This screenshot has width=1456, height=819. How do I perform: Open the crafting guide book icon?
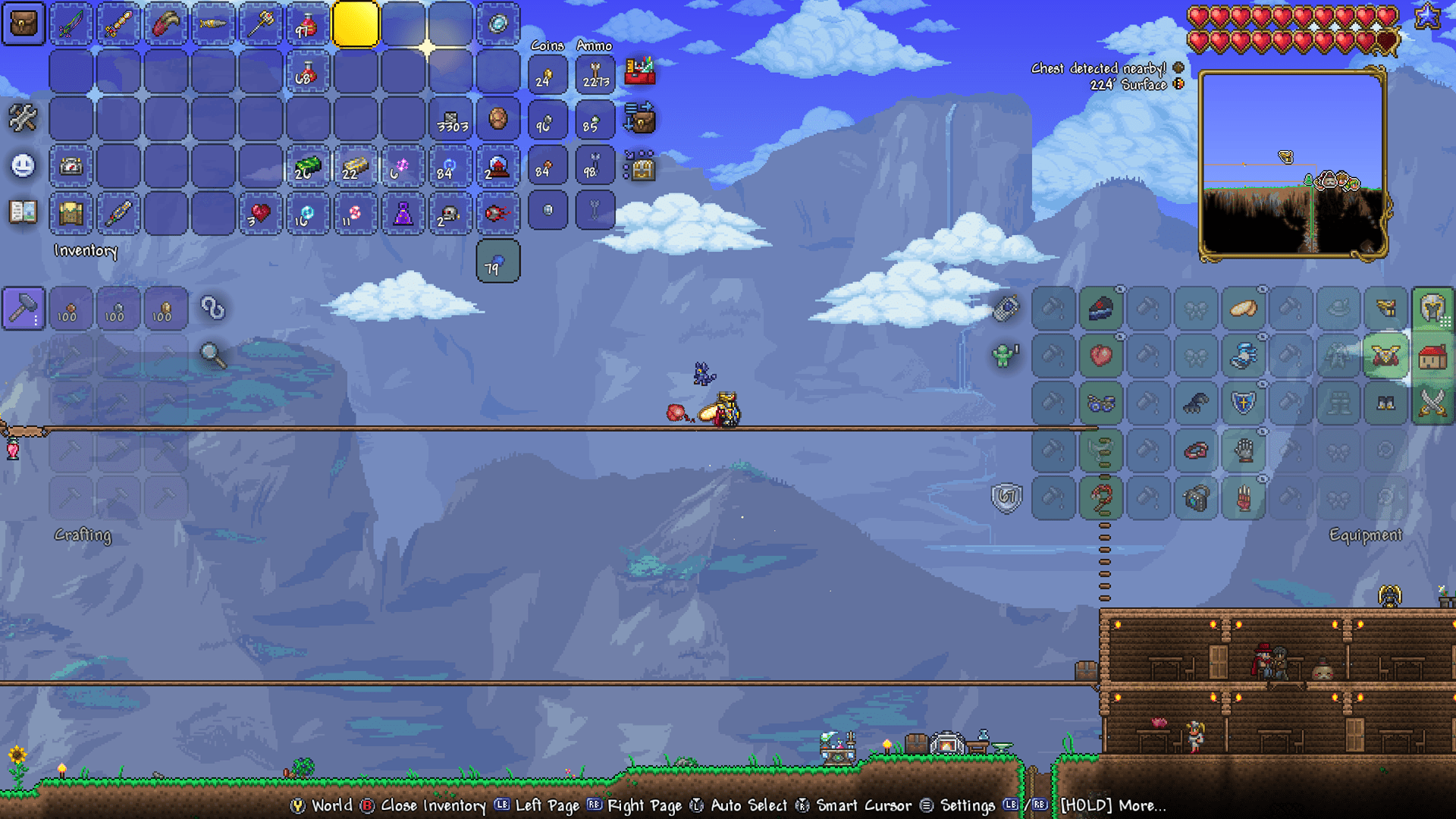[x=21, y=213]
